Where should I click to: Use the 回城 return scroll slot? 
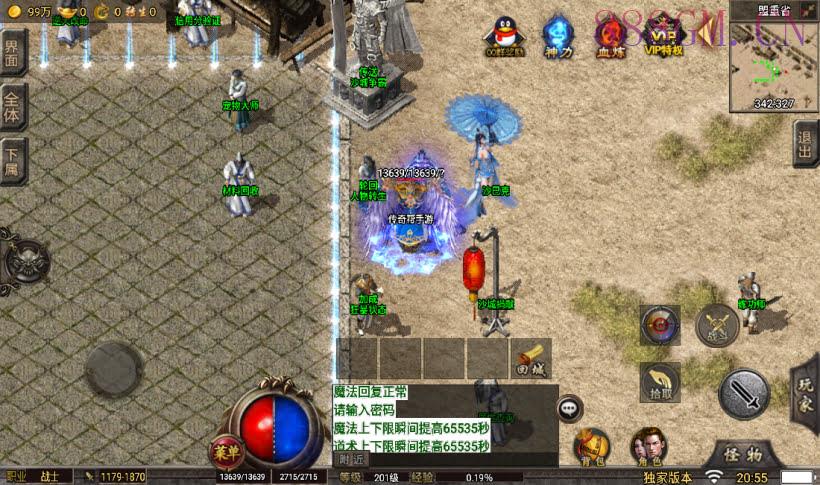tap(531, 358)
